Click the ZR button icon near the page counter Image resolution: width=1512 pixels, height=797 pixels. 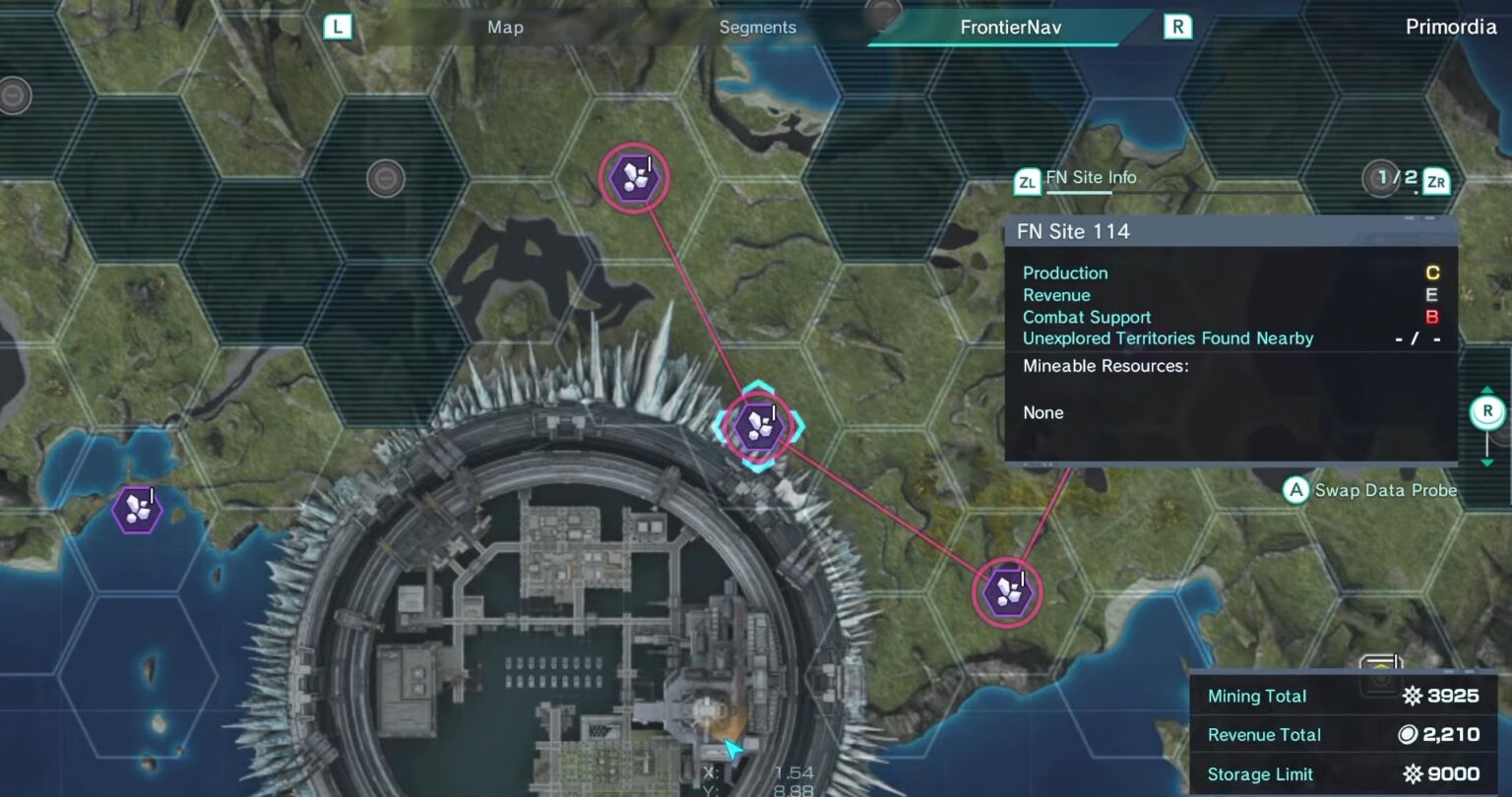(1435, 180)
